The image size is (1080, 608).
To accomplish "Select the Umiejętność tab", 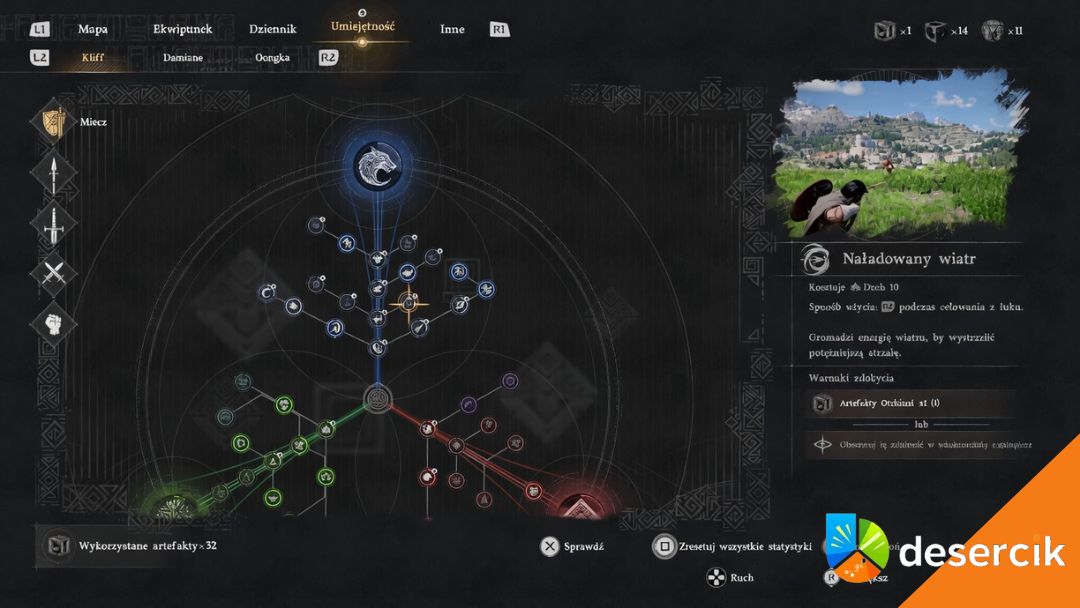I will pyautogui.click(x=363, y=26).
